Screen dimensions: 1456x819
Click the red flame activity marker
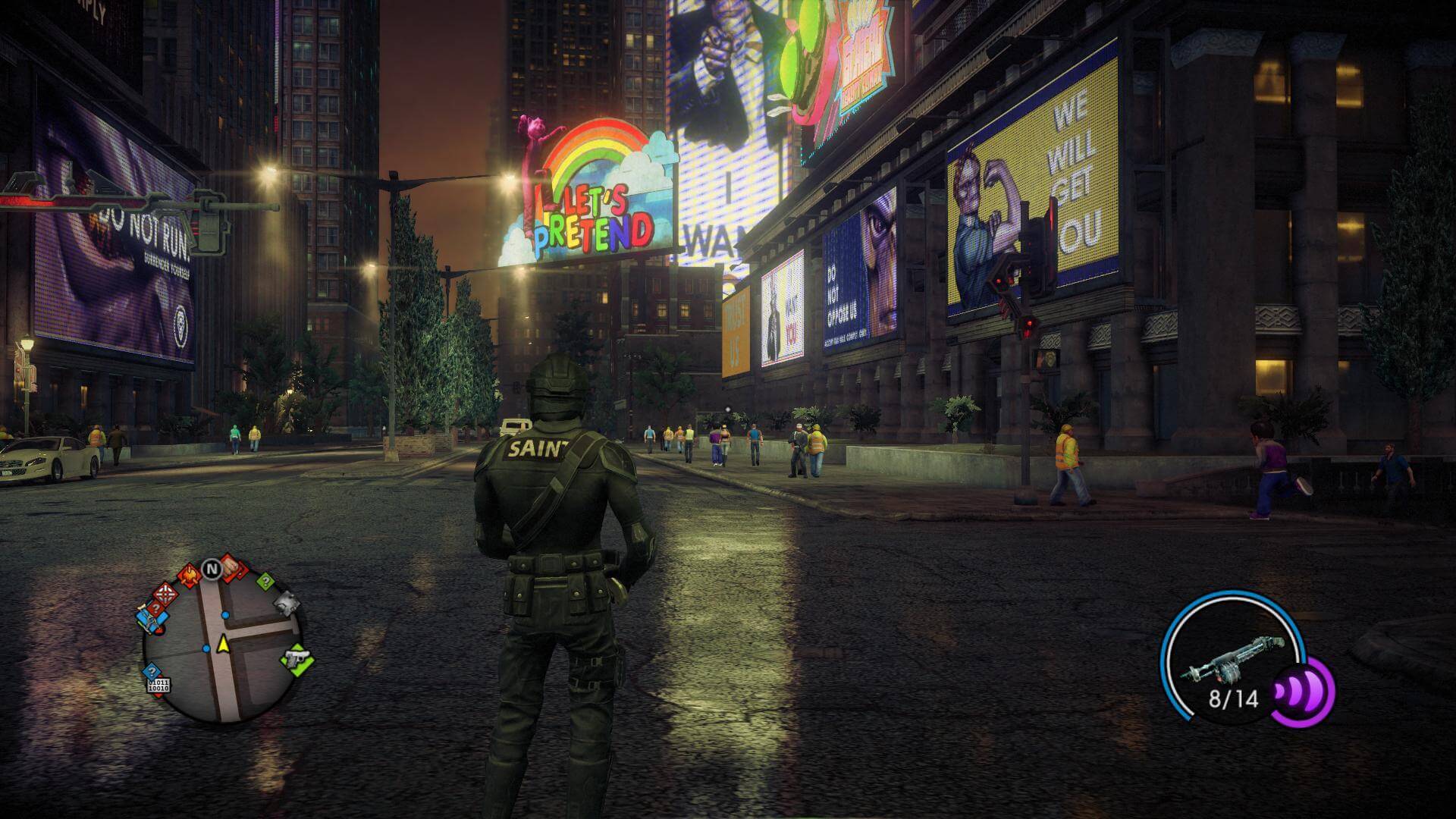point(189,576)
